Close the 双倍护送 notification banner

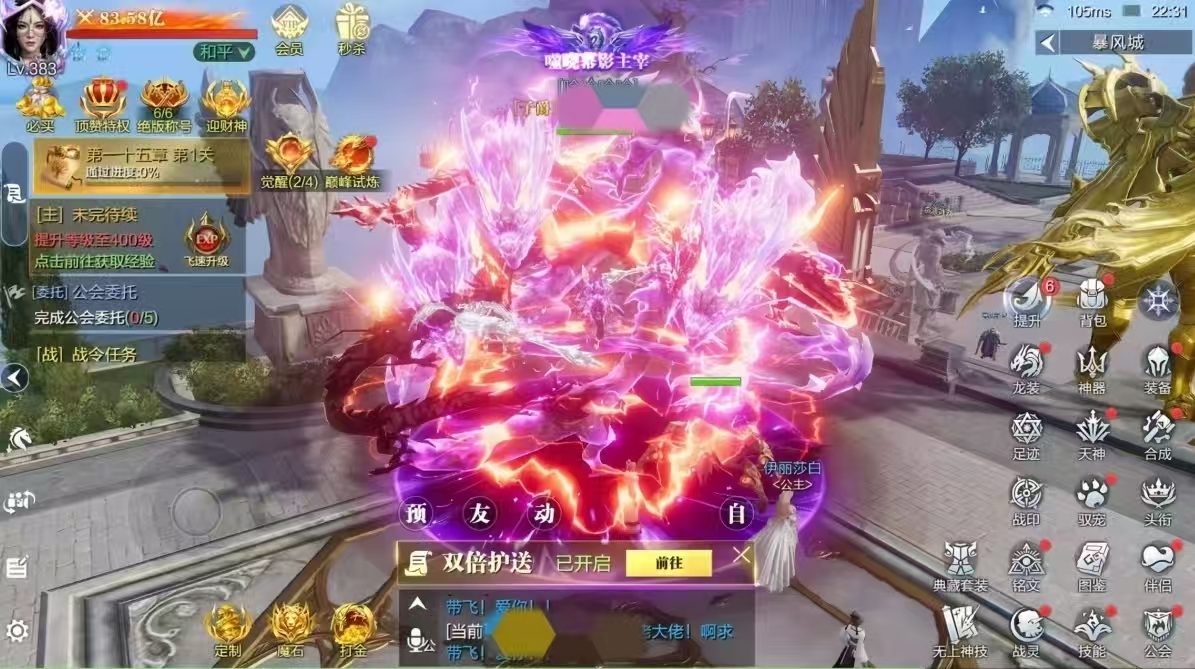[x=741, y=555]
